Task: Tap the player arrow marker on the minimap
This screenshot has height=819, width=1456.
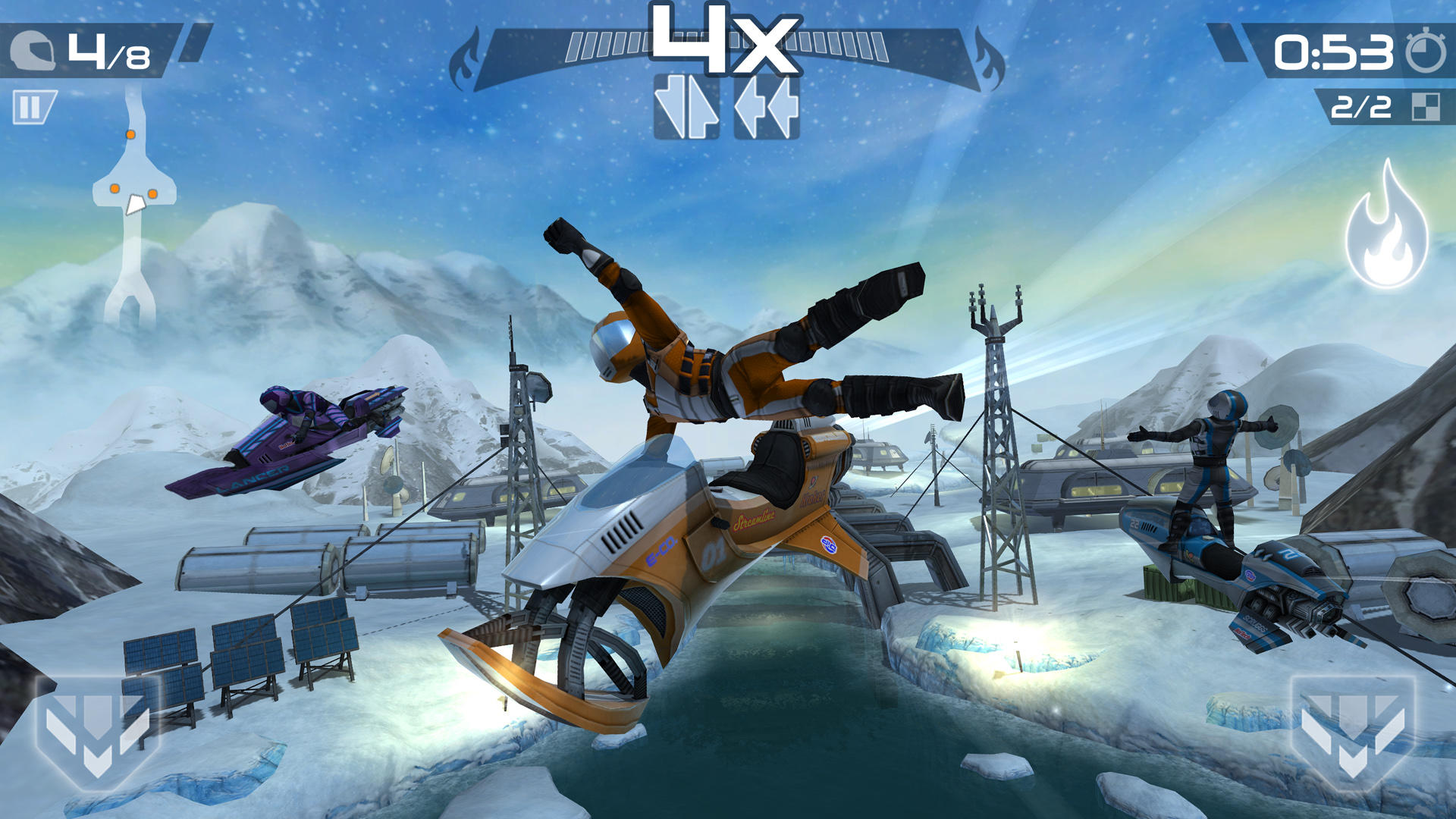Action: click(x=136, y=206)
